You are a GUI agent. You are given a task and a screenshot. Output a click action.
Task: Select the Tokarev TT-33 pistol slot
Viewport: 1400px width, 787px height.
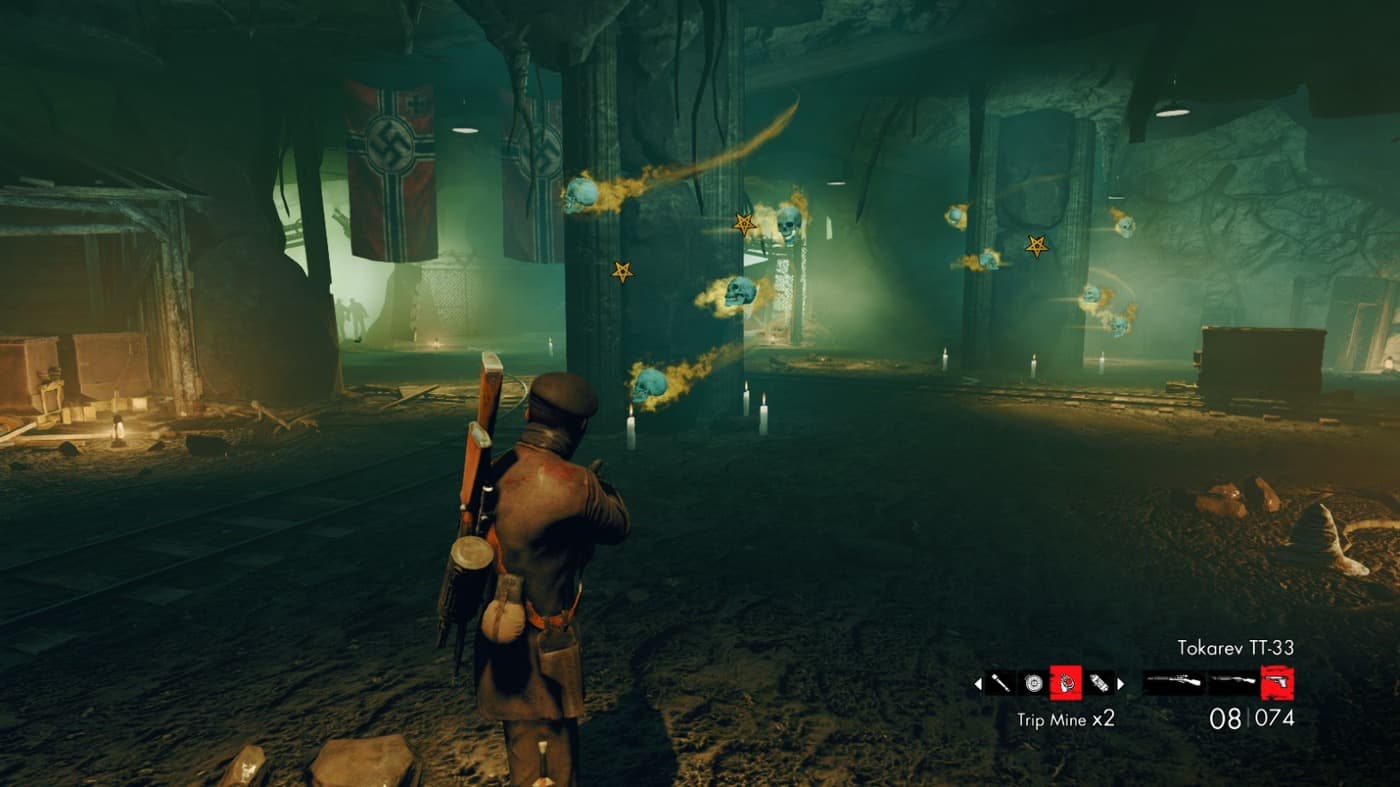(1277, 684)
